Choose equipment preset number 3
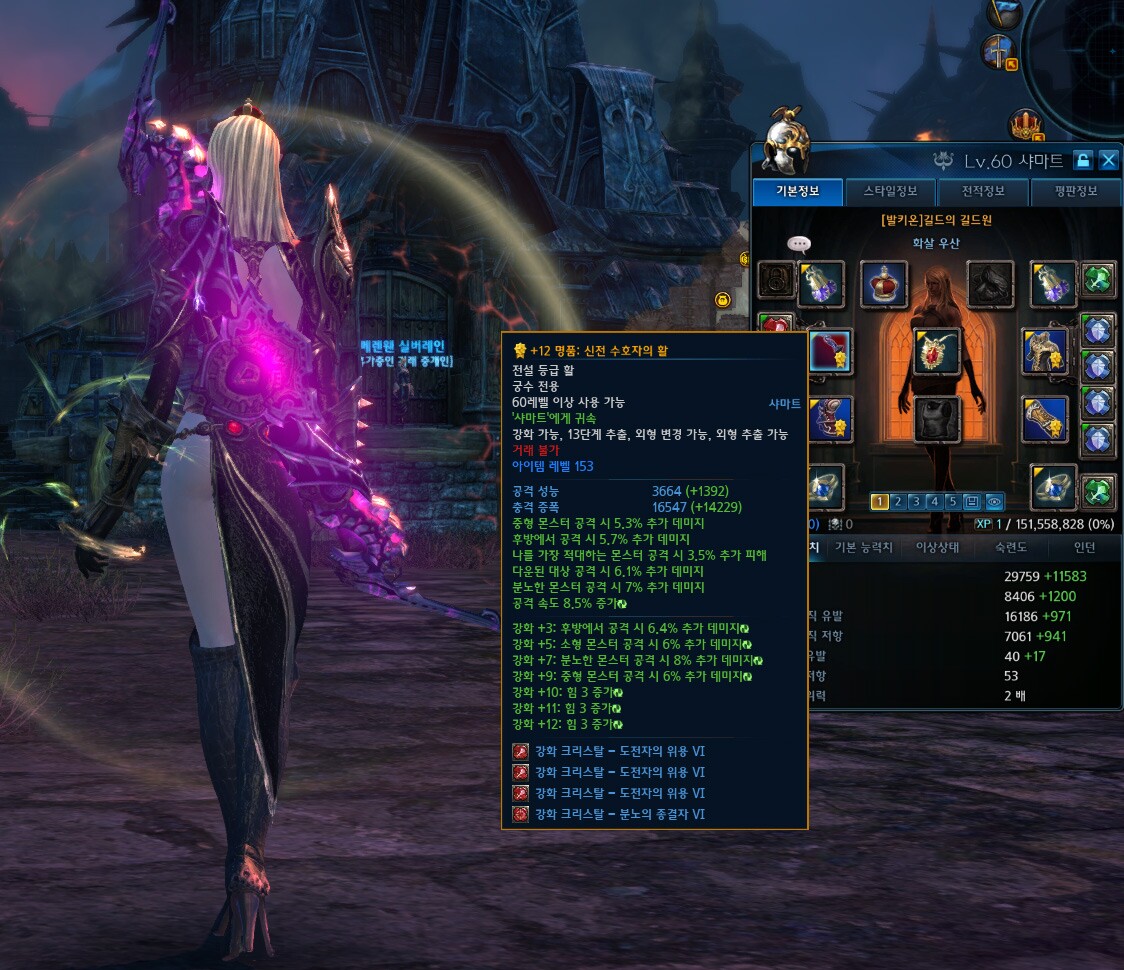This screenshot has height=970, width=1124. click(x=915, y=502)
